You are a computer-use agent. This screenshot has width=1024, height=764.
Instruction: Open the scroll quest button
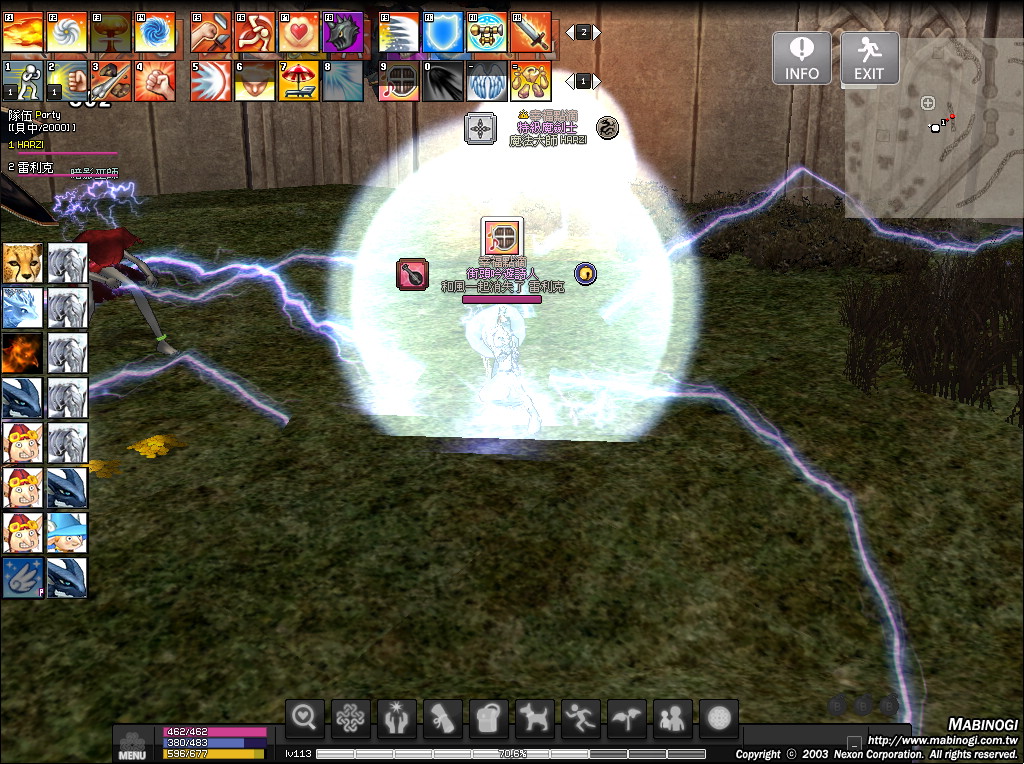[x=443, y=718]
